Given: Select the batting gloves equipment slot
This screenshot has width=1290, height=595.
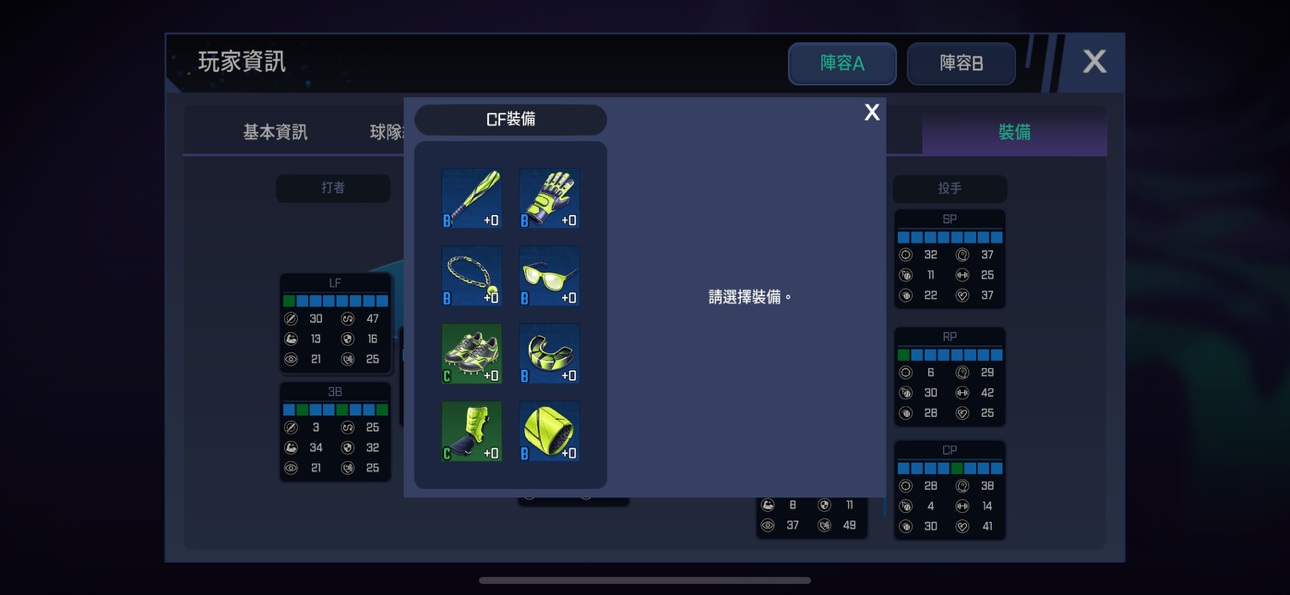Looking at the screenshot, I should tap(549, 198).
